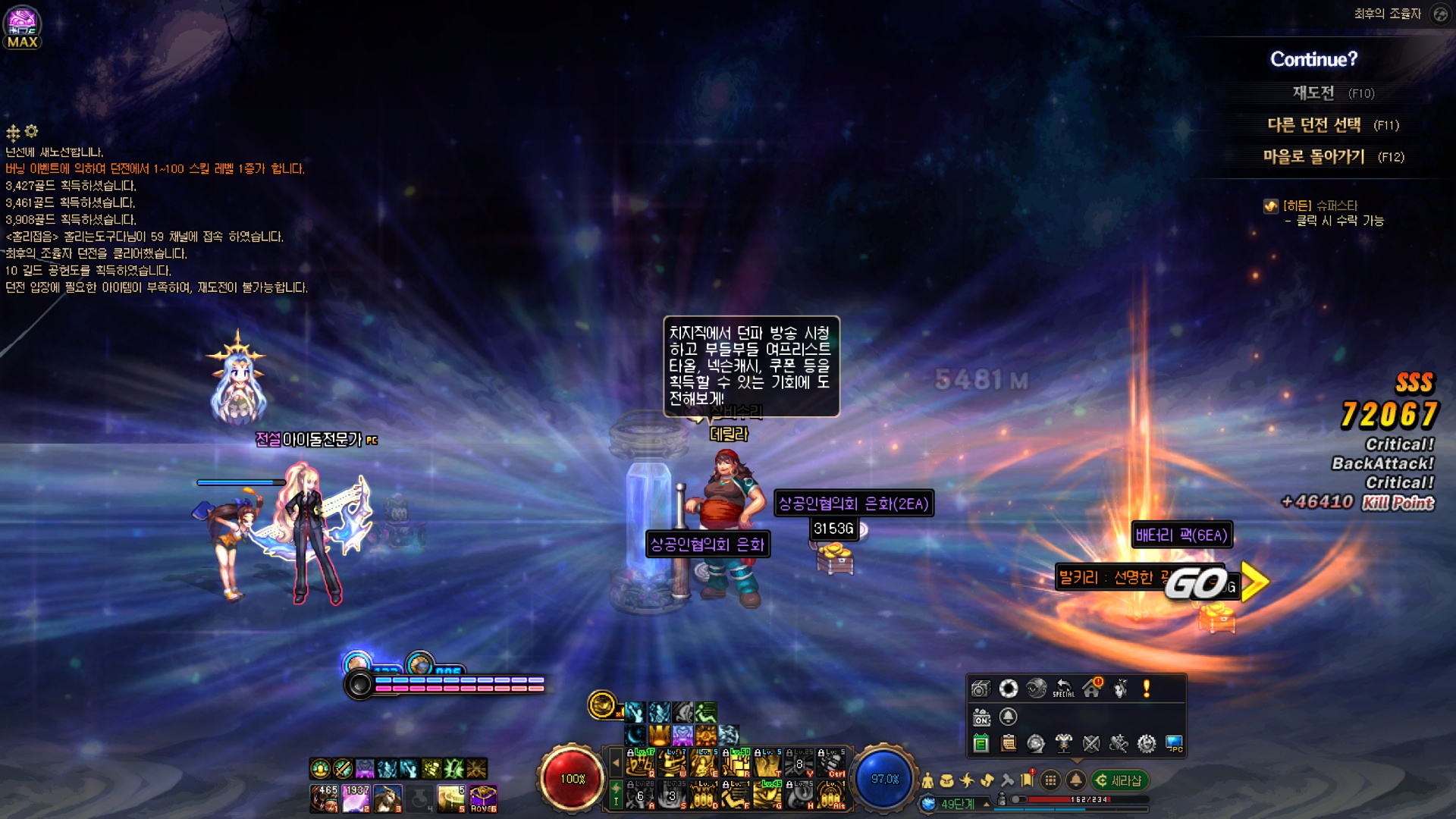Open the gear settings icon in menu panel
The width and height of the screenshot is (1456, 819).
click(1147, 744)
